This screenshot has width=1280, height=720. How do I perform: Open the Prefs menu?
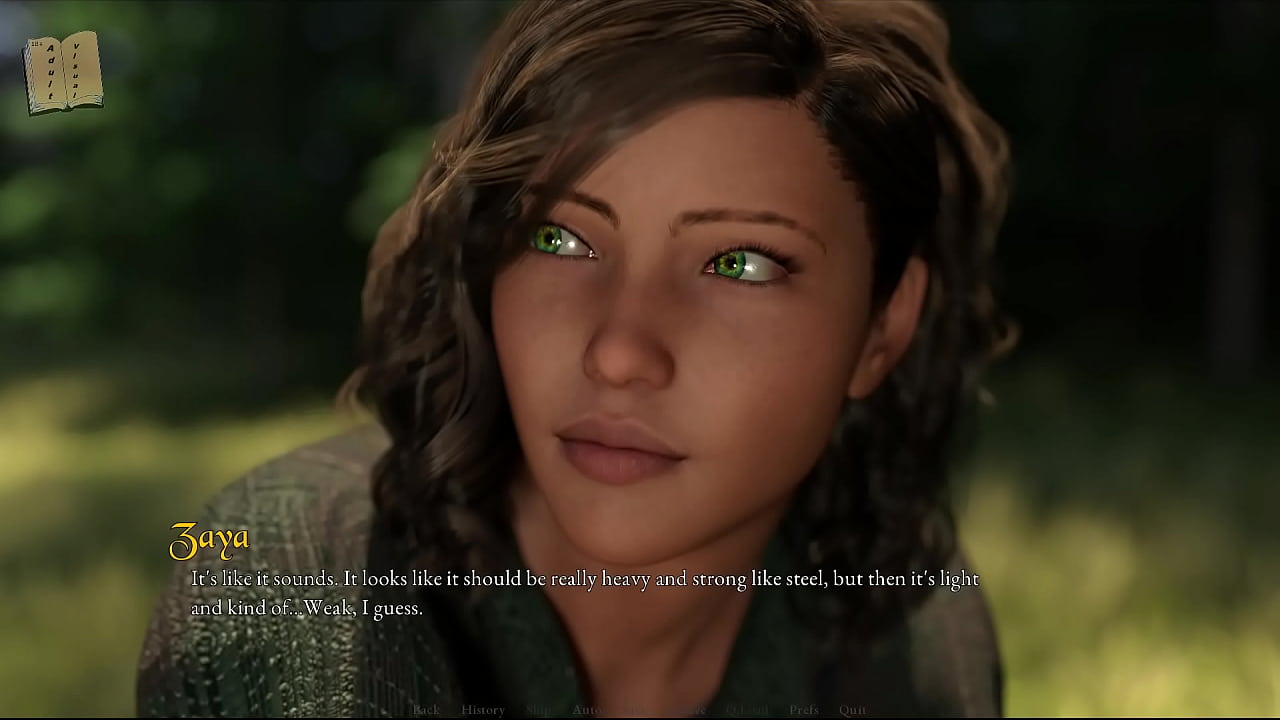[x=804, y=710]
